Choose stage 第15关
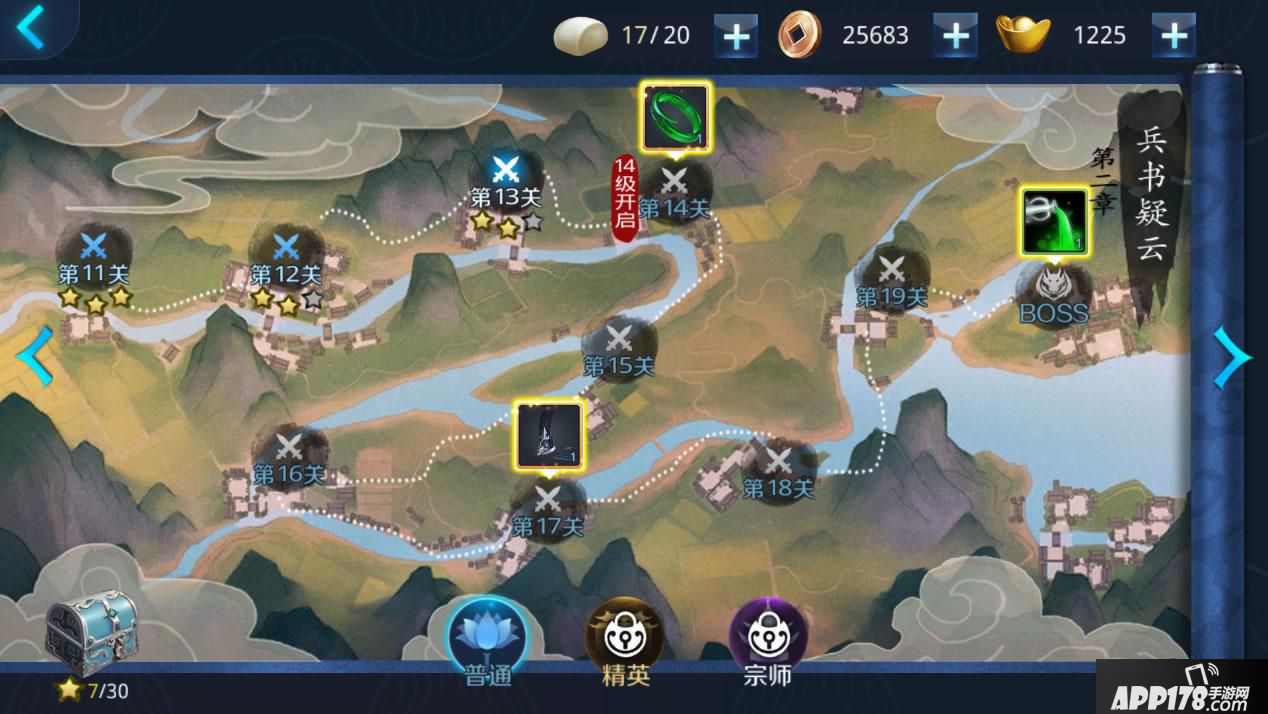1268x714 pixels. pos(619,340)
